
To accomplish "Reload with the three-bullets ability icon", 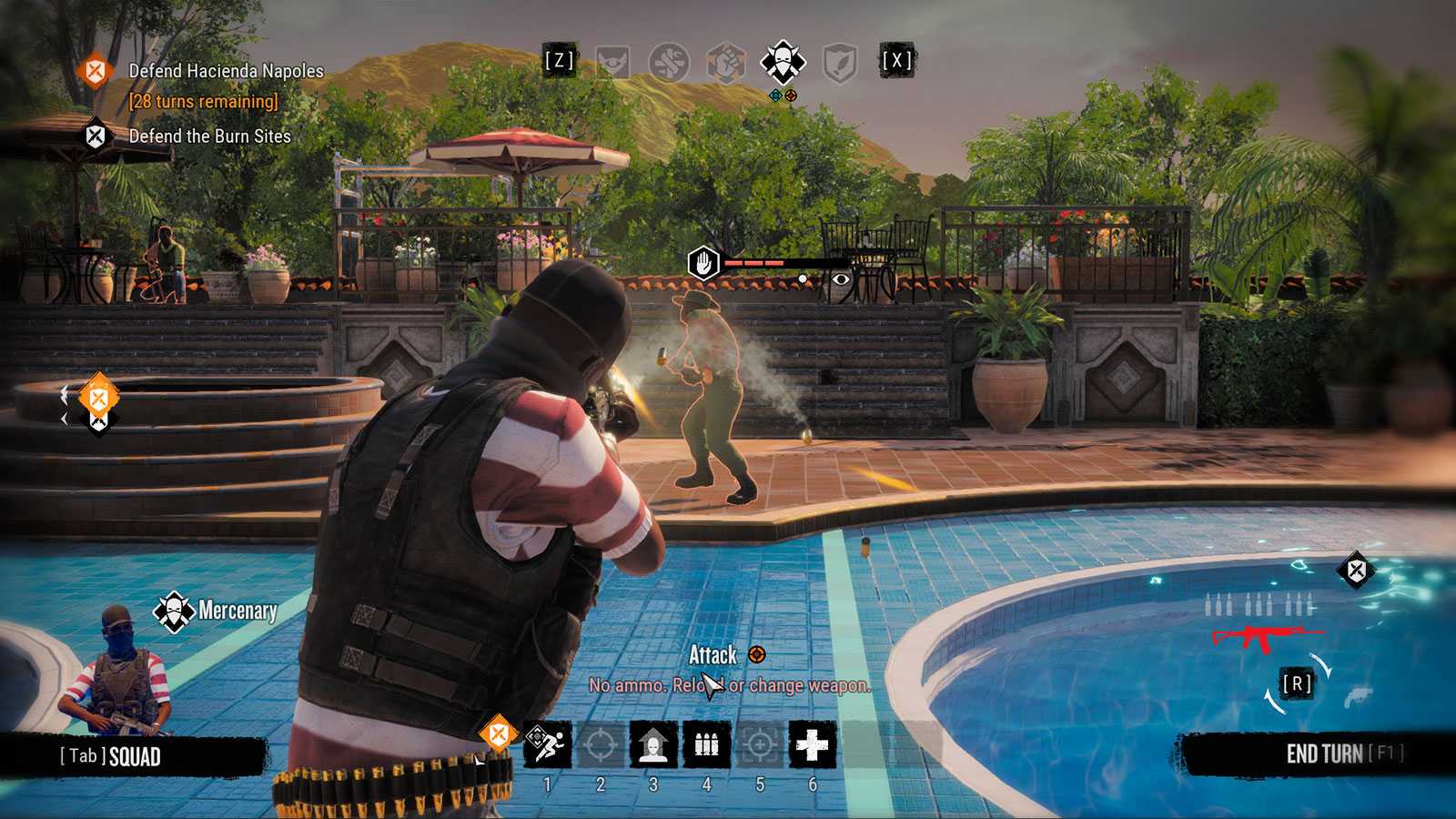I will (706, 744).
